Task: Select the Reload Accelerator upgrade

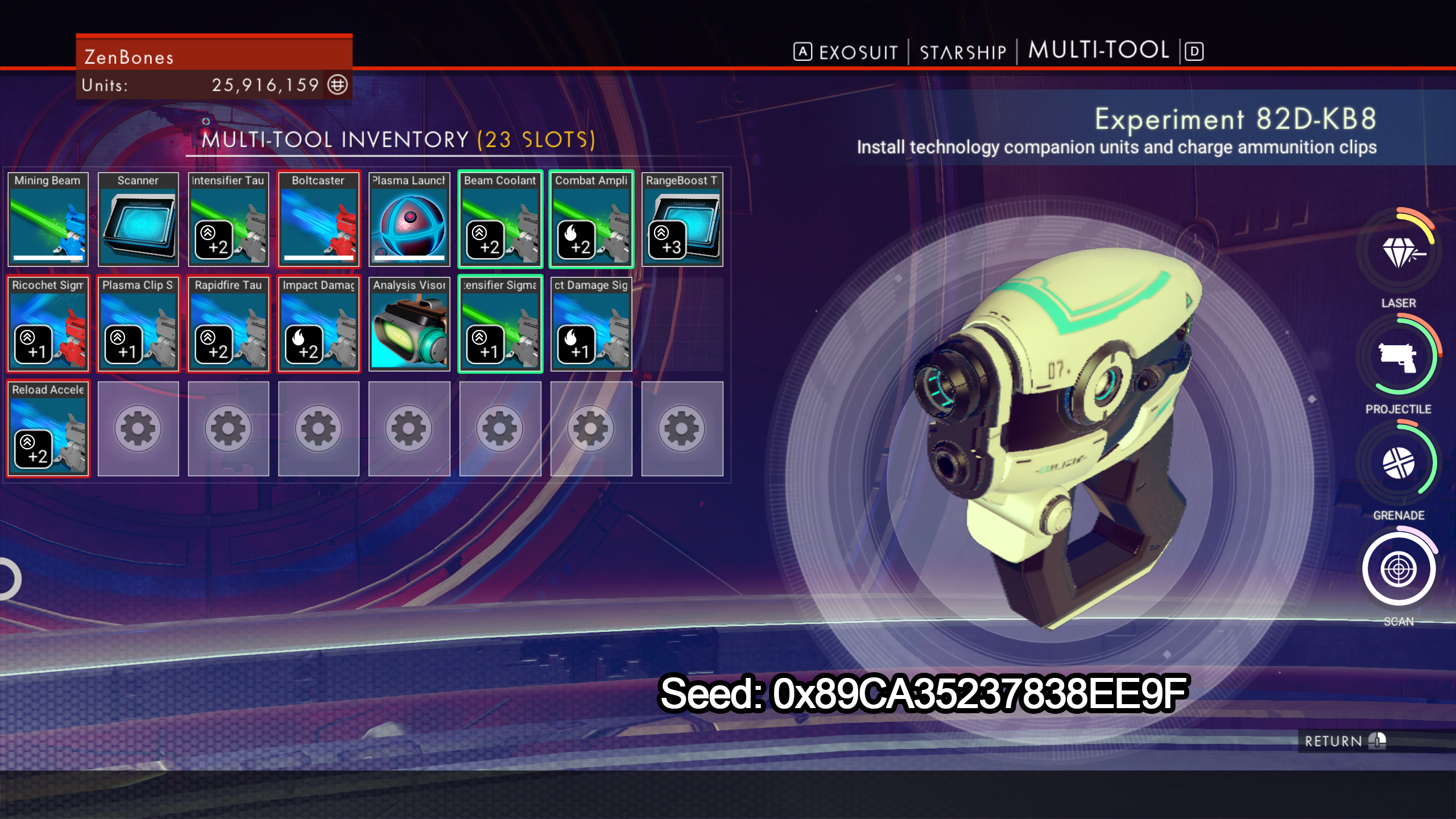Action: tap(48, 429)
